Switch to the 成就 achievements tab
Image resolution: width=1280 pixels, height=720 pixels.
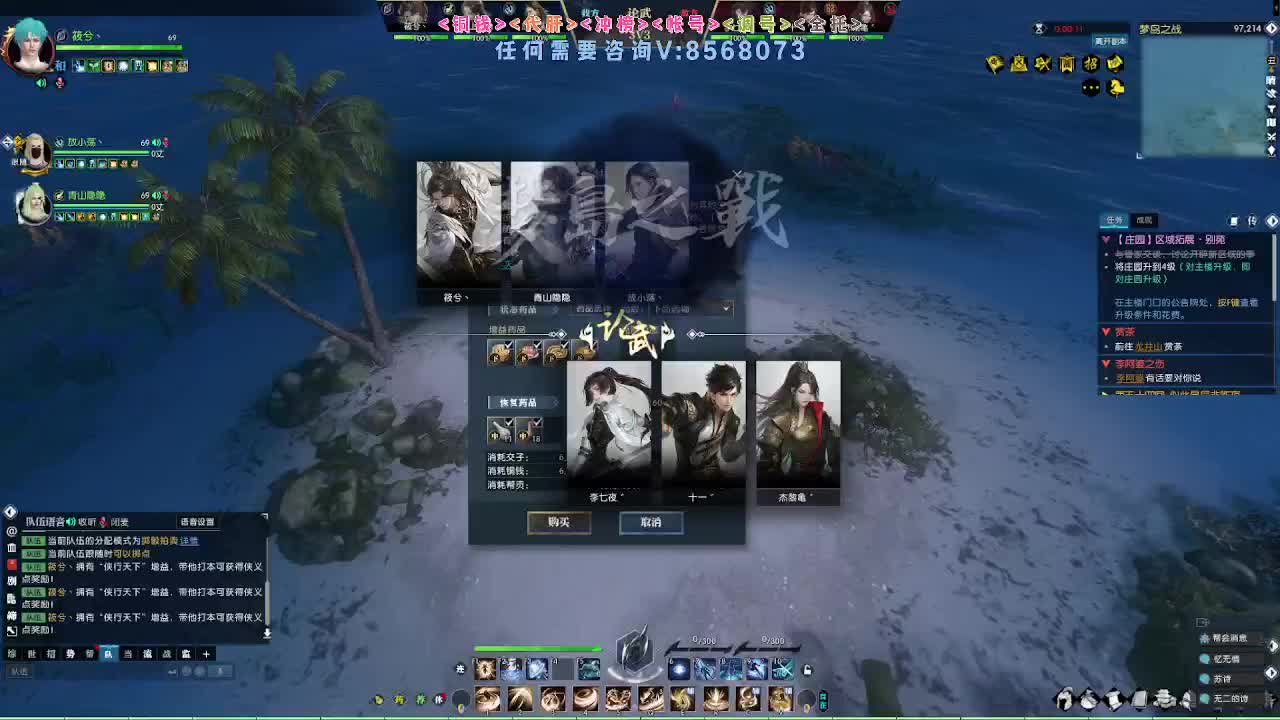(1144, 220)
